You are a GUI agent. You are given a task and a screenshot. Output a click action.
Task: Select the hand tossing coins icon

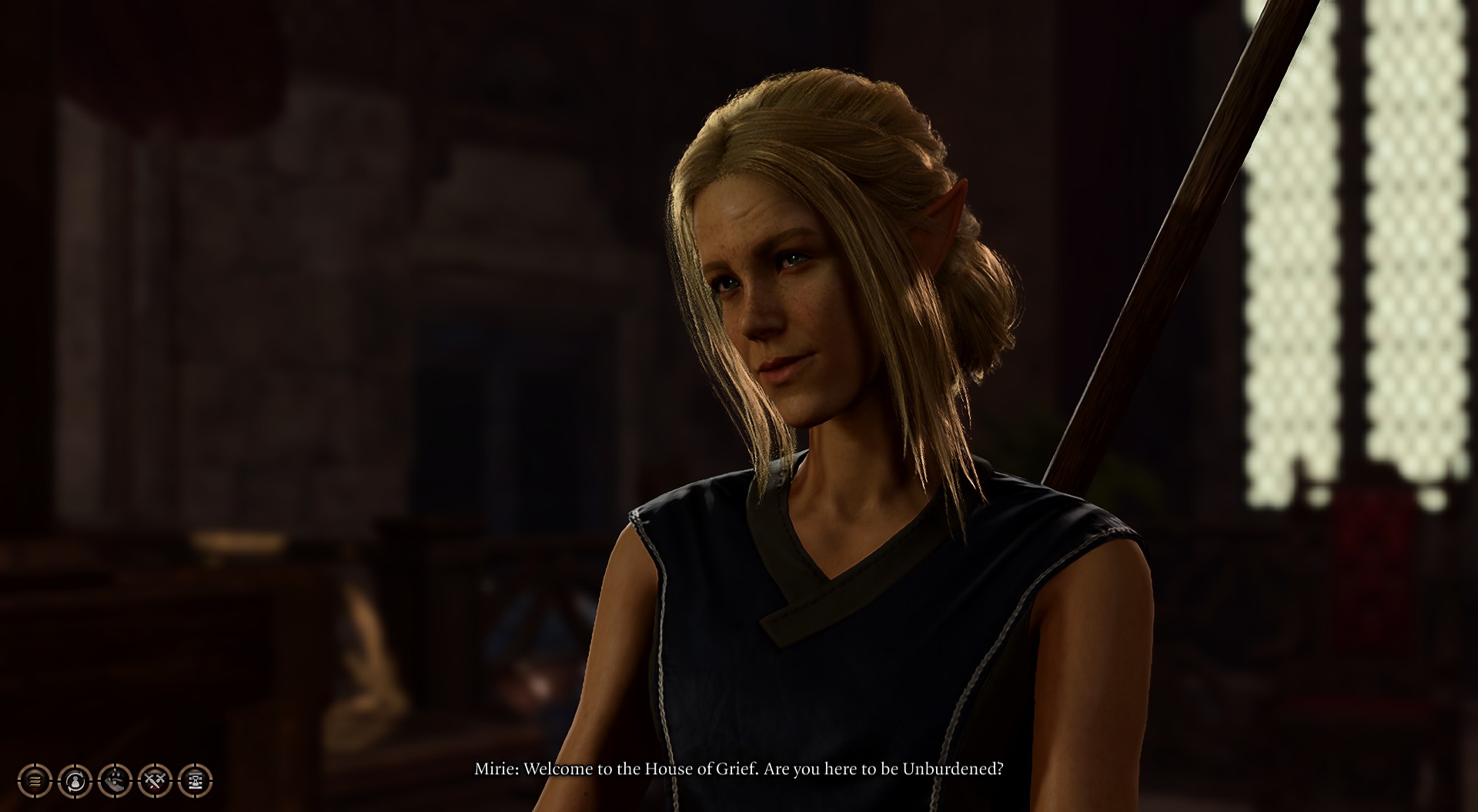(115, 781)
